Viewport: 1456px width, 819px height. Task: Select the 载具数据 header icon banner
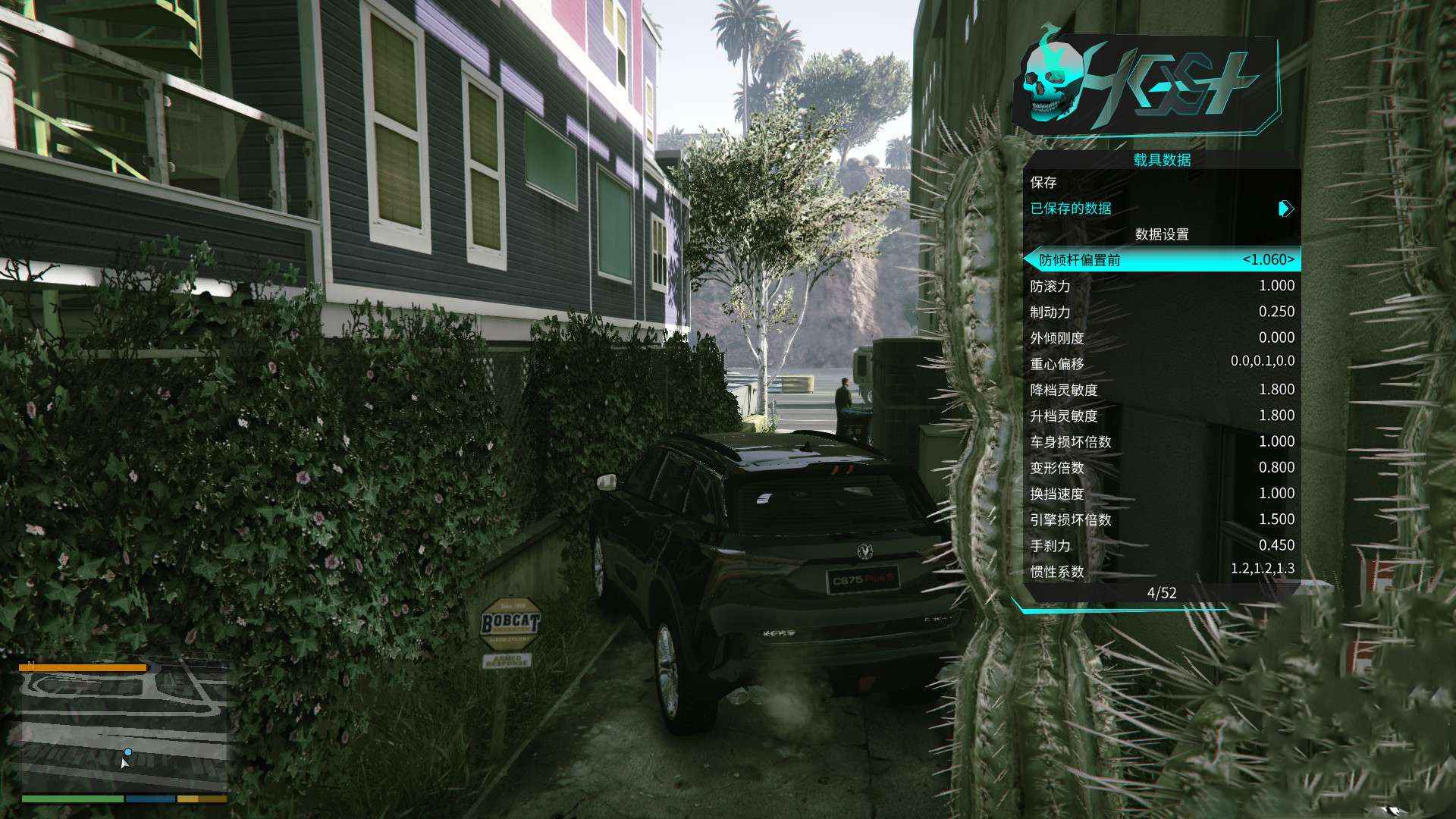point(1160,160)
